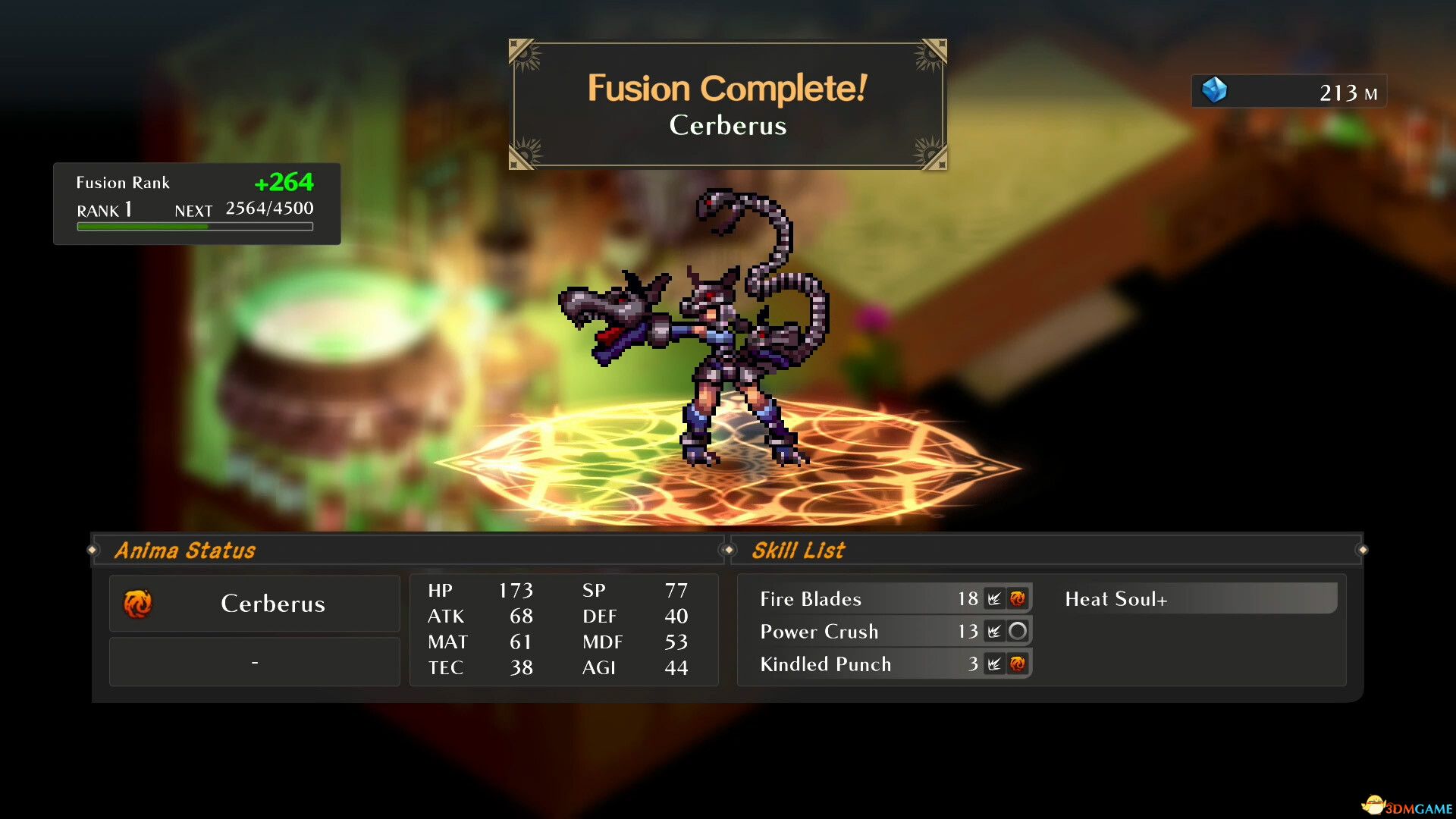Switch to the Skill List tab
The image size is (1456, 819).
click(x=797, y=550)
